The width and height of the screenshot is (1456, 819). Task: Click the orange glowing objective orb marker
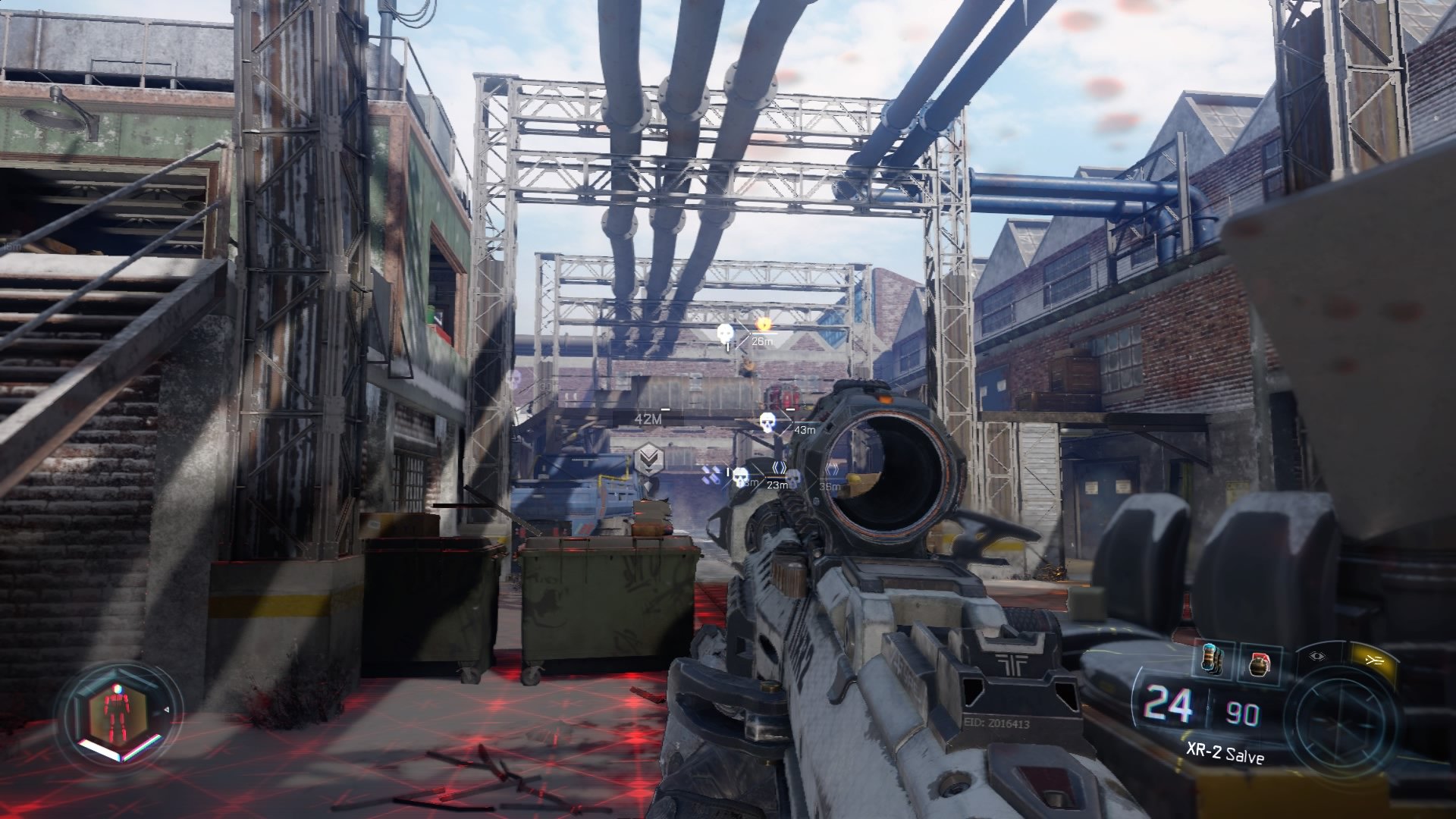click(x=764, y=325)
